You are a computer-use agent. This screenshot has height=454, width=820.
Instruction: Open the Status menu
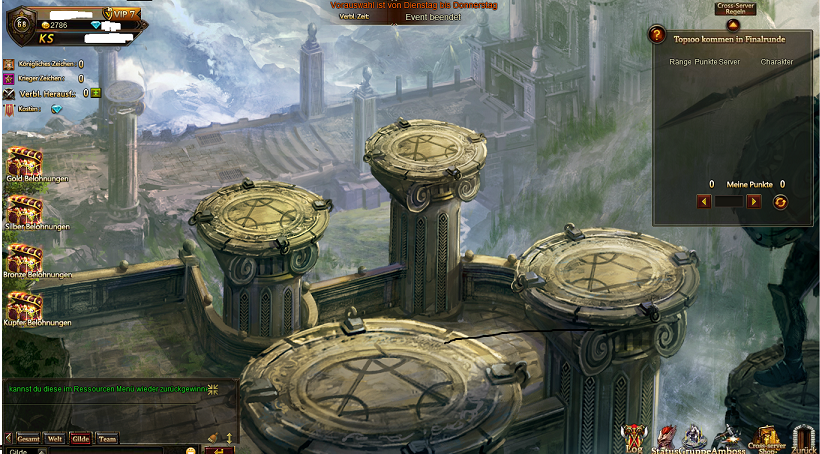666,436
